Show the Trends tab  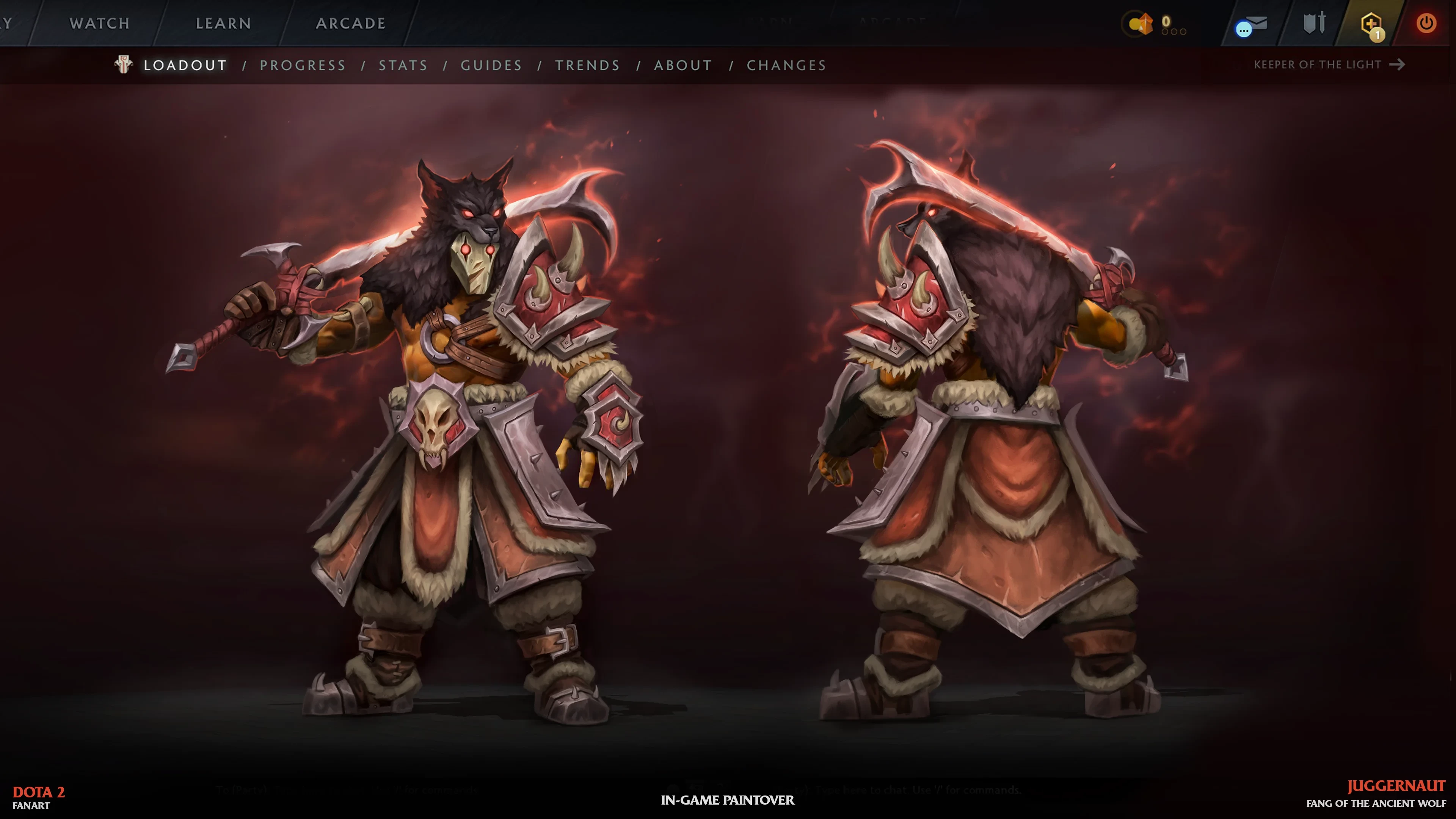pos(587,65)
